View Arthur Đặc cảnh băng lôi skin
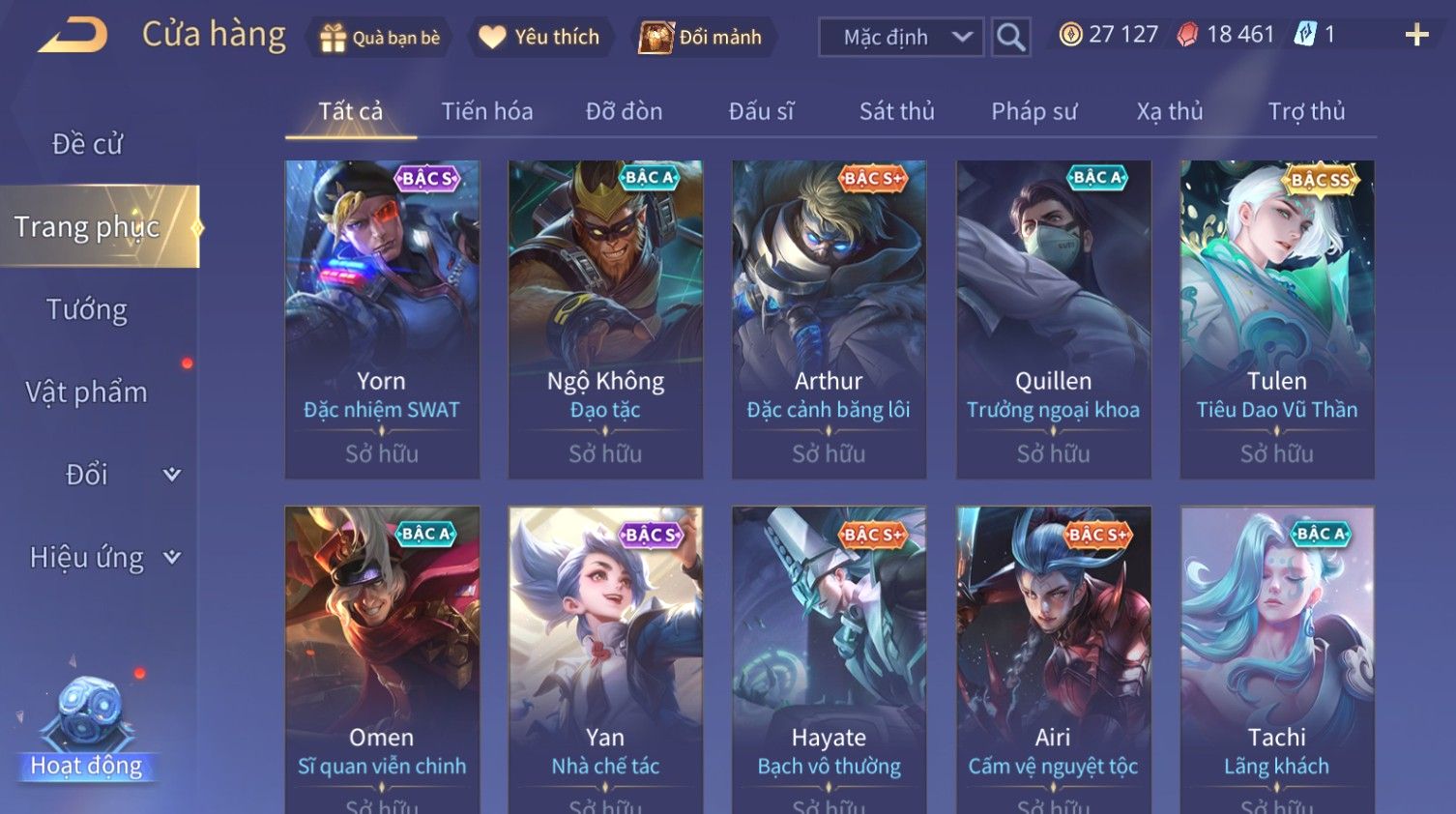 (829, 319)
